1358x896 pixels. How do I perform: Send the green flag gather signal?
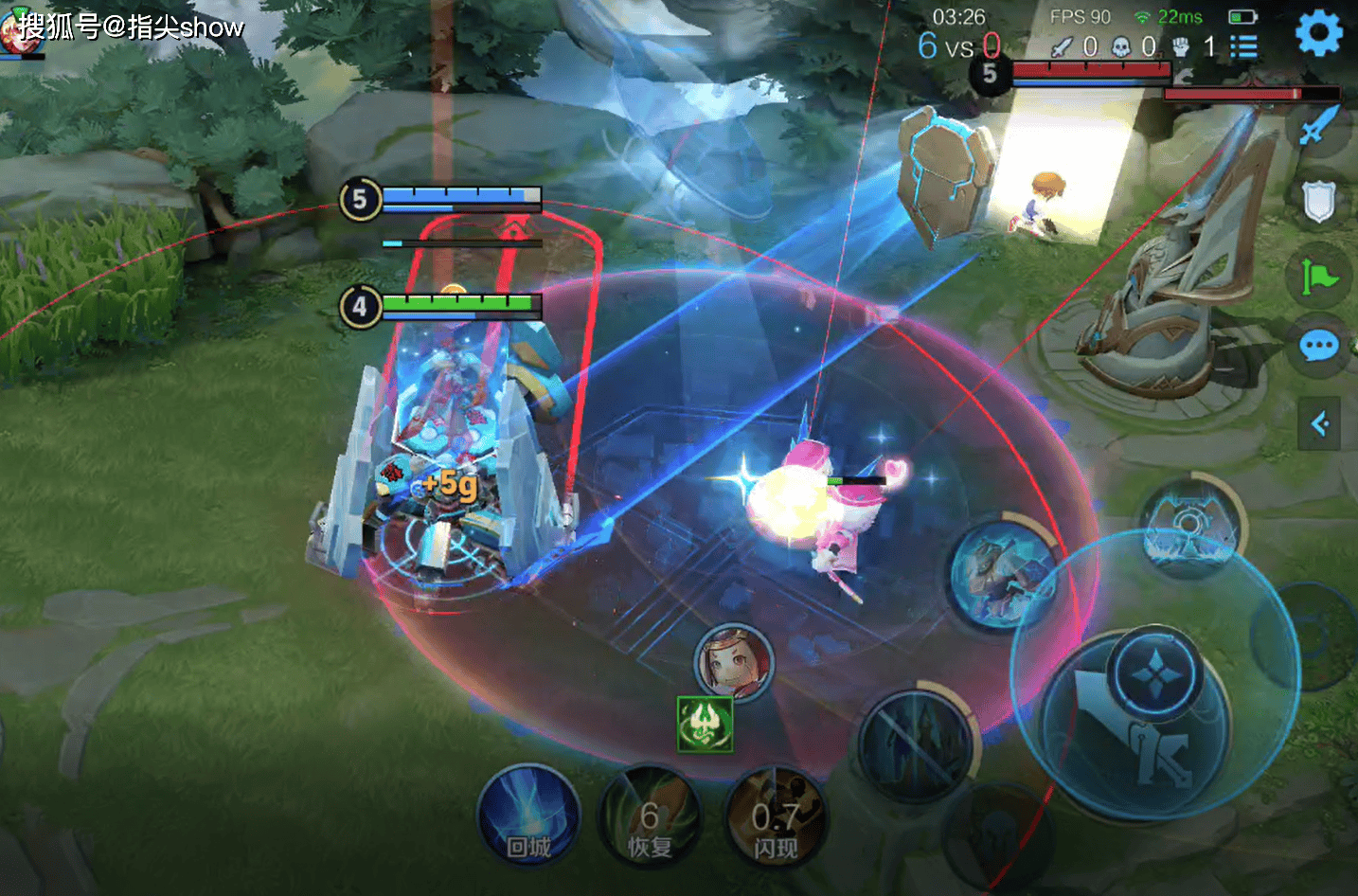click(x=1318, y=277)
